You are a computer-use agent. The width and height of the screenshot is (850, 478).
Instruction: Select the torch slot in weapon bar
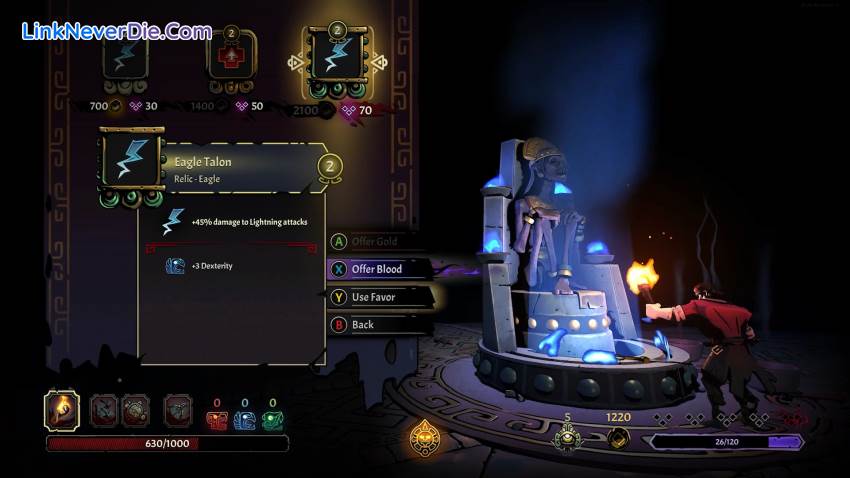(x=63, y=410)
